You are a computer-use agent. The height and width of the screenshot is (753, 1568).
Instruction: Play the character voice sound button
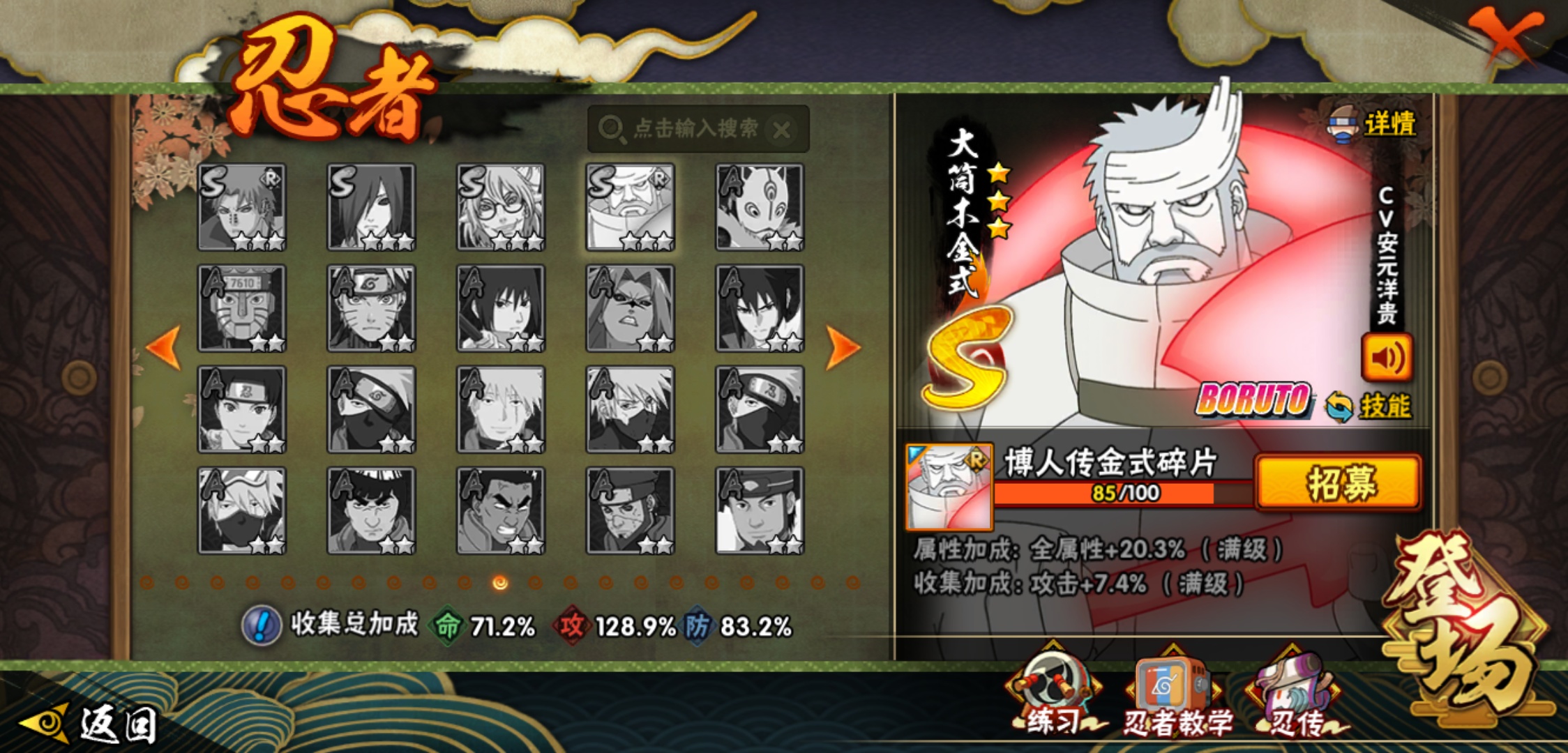click(1387, 358)
